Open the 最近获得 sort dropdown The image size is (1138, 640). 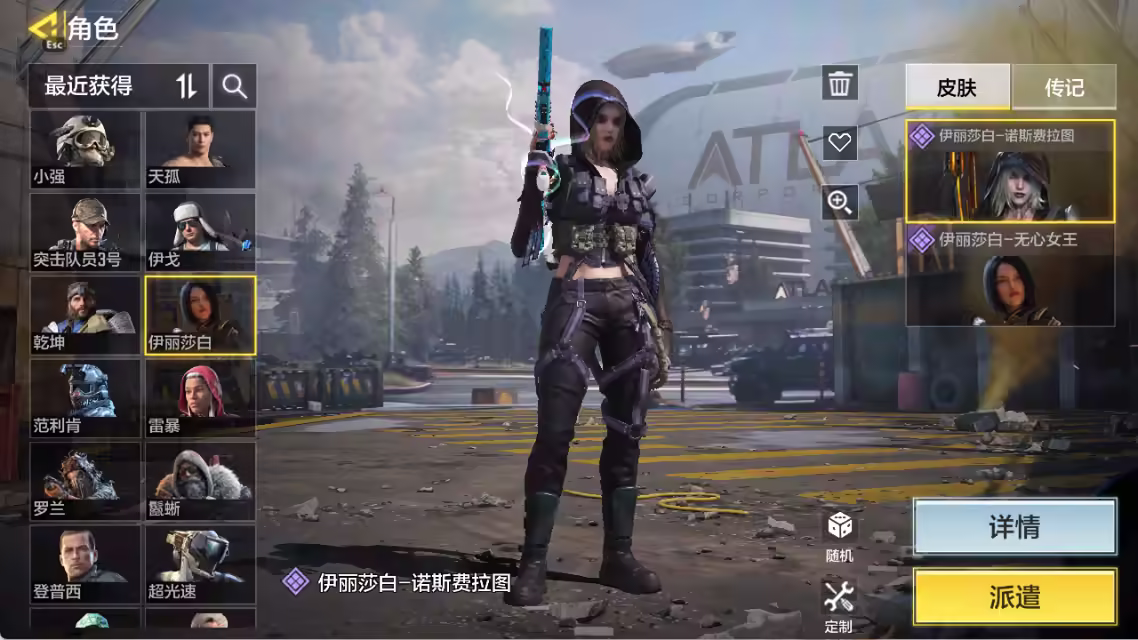(x=118, y=86)
